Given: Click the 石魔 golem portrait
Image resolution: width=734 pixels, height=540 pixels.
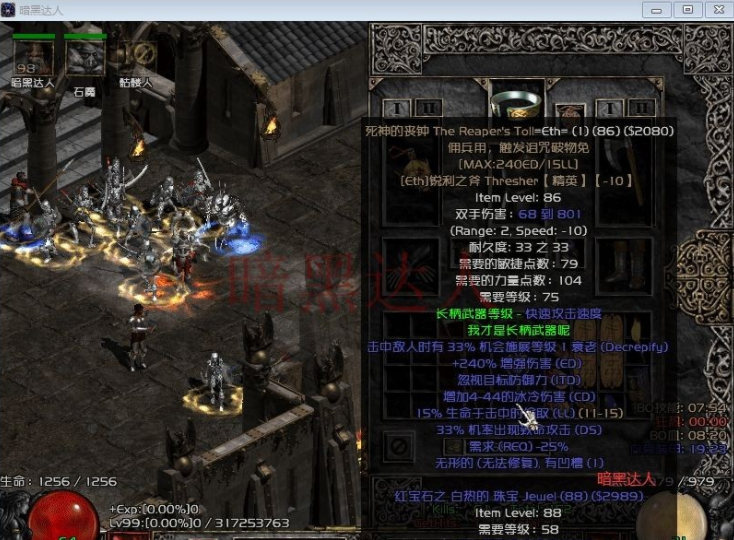Looking at the screenshot, I should [85, 57].
